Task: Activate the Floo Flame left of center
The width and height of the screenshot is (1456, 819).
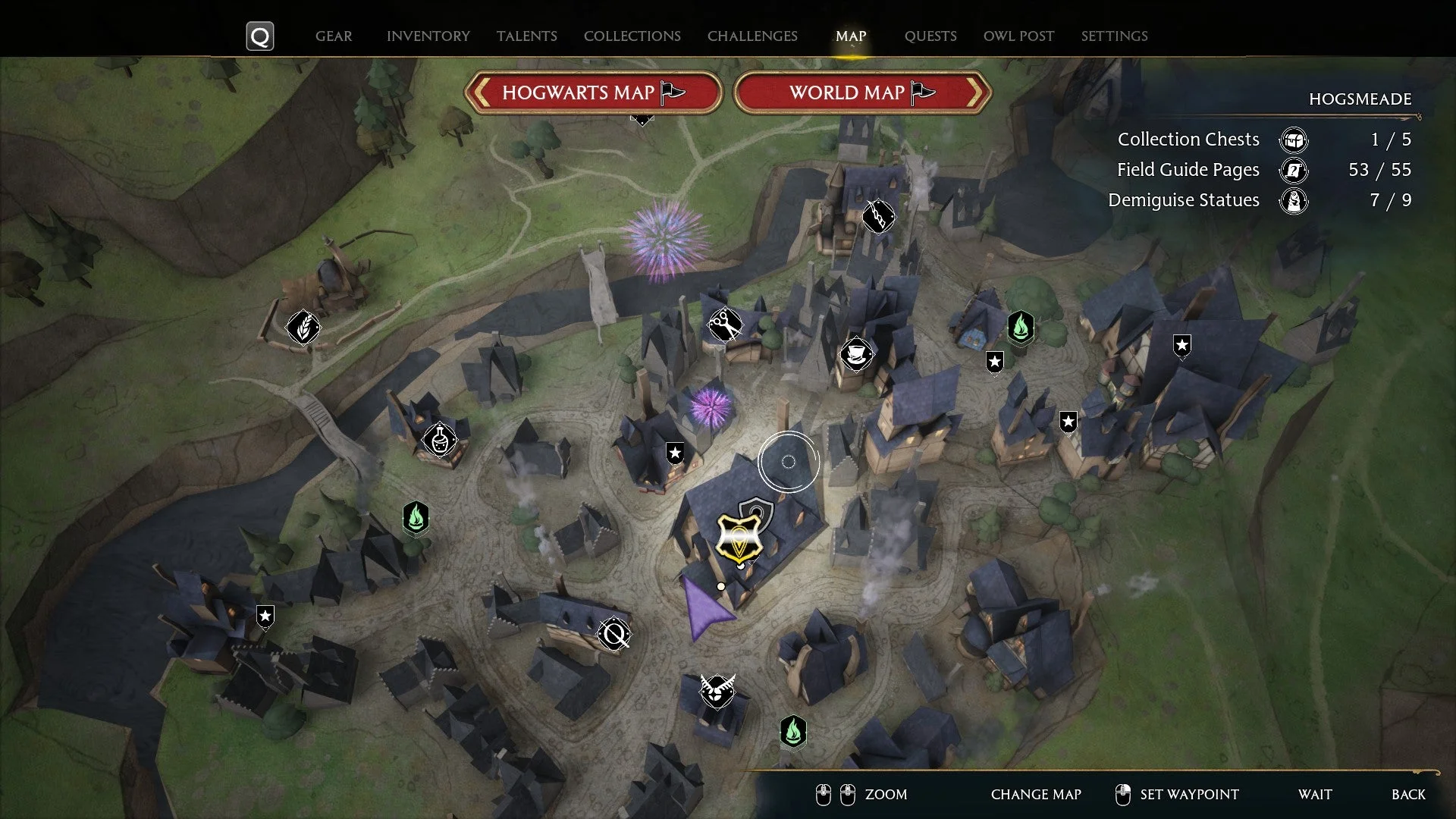Action: tap(415, 517)
